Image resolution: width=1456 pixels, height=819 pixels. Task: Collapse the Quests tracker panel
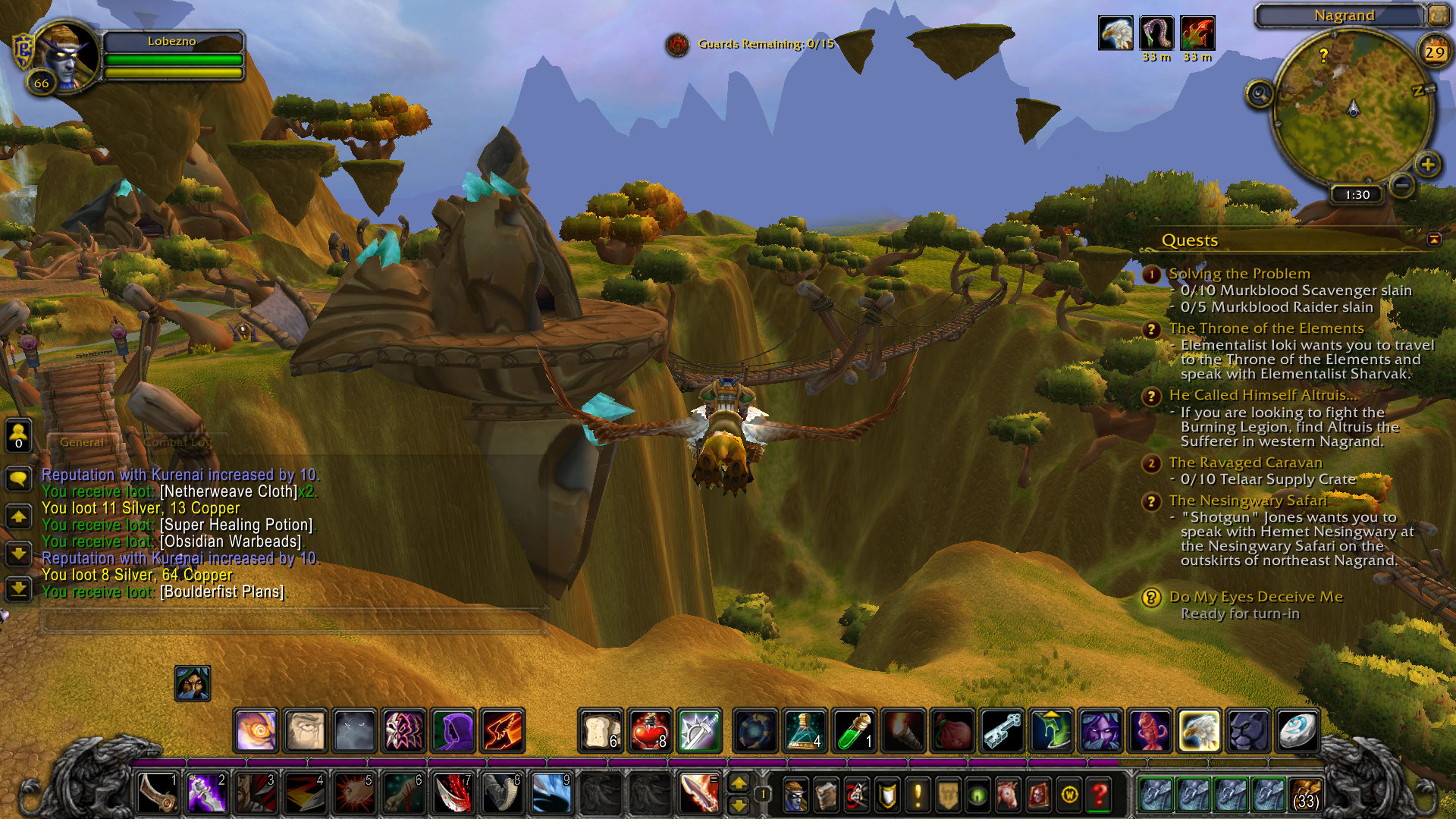(1434, 240)
